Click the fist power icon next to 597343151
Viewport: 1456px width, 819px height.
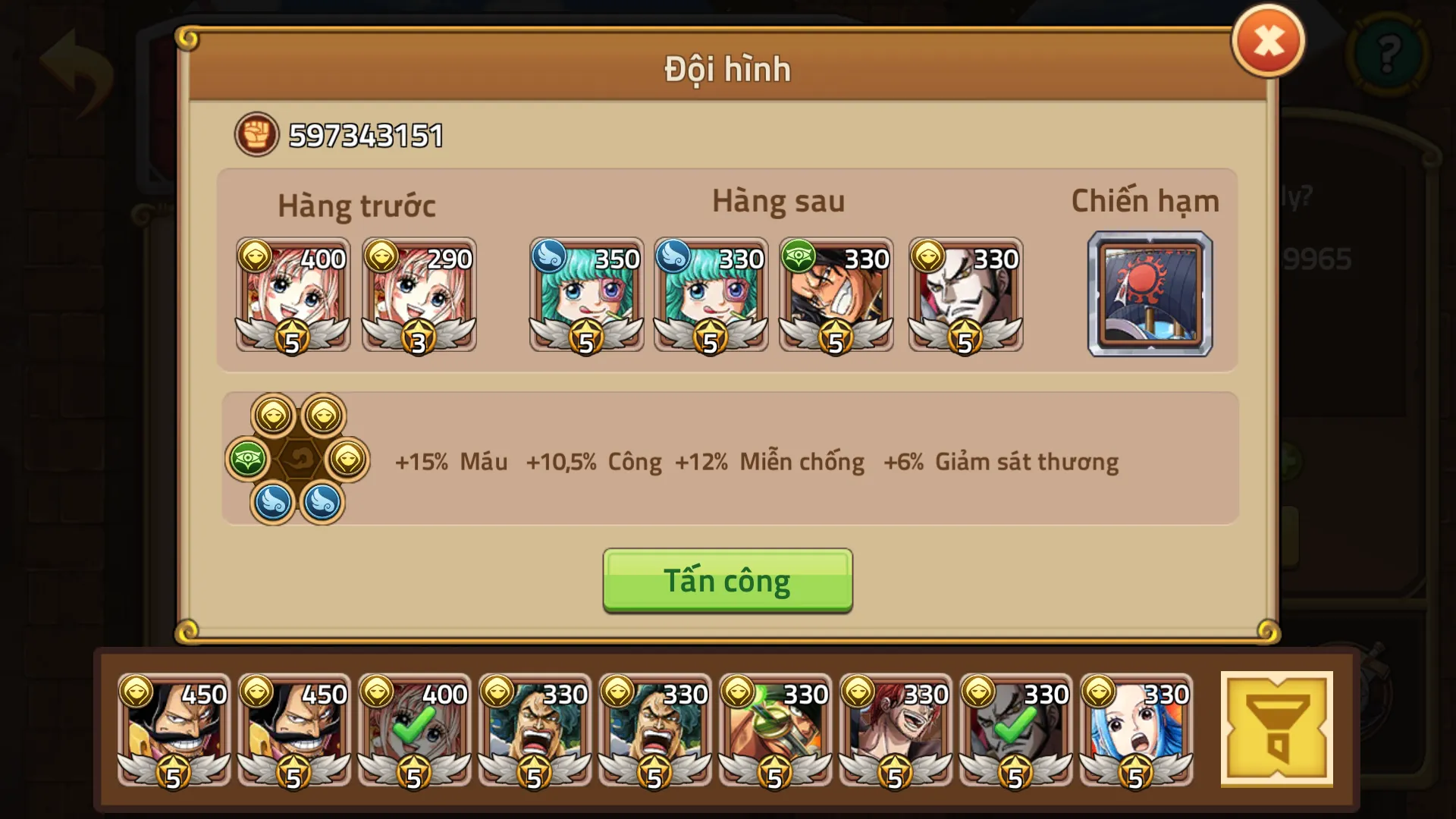(257, 135)
